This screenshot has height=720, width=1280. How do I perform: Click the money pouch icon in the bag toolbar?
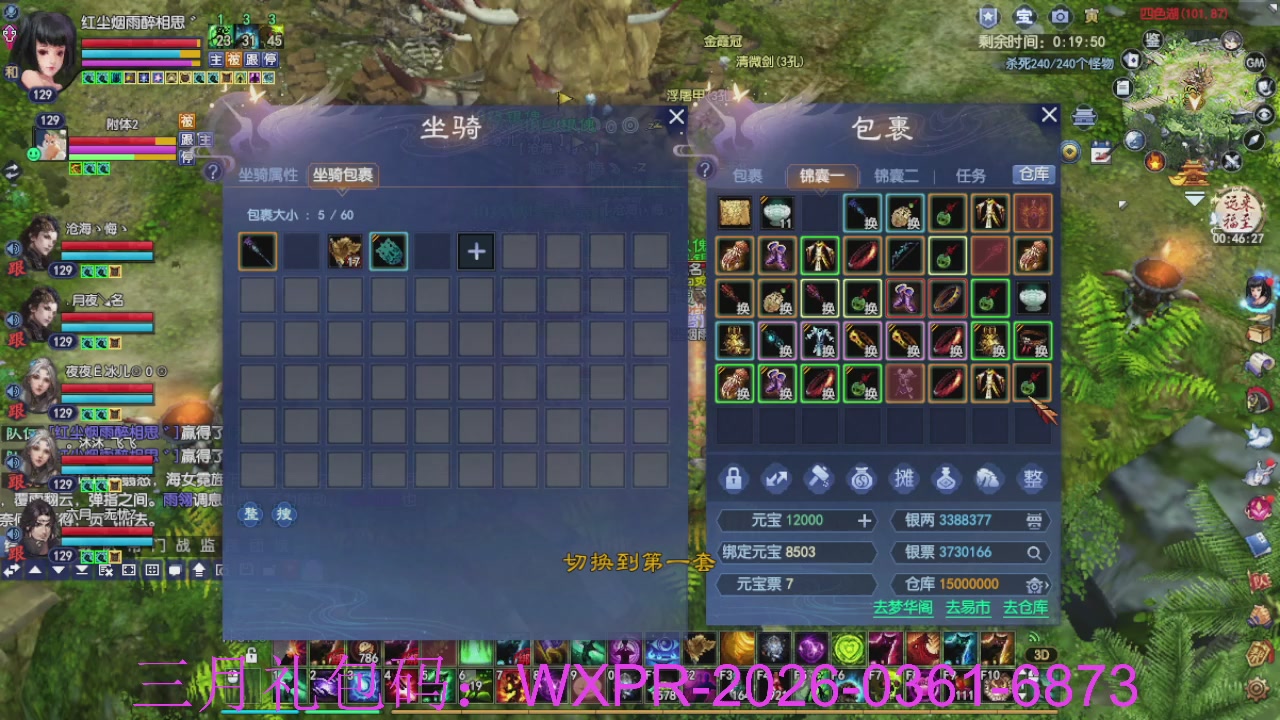point(861,479)
